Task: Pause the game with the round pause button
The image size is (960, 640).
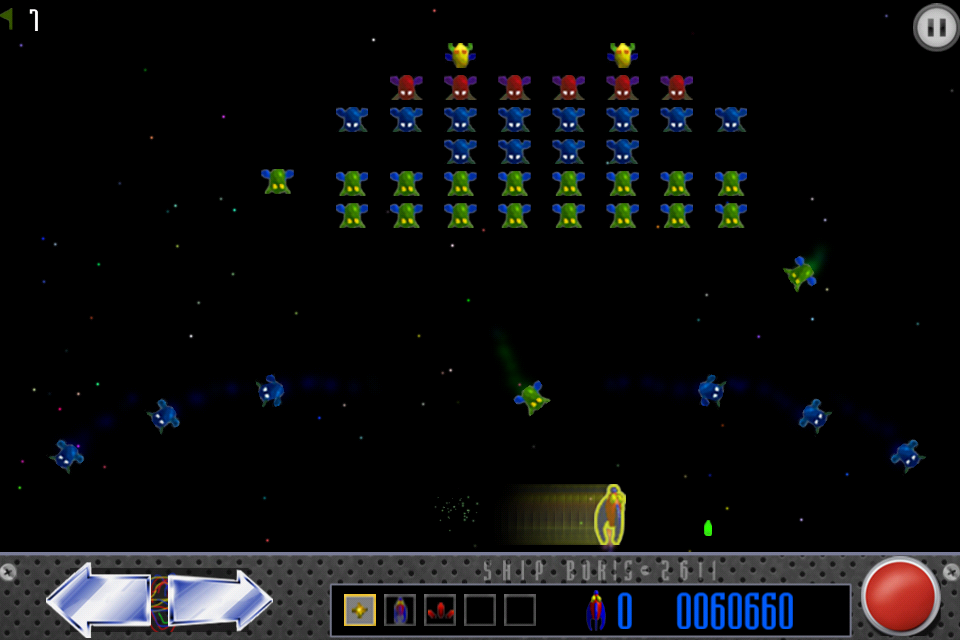Action: pyautogui.click(x=936, y=27)
